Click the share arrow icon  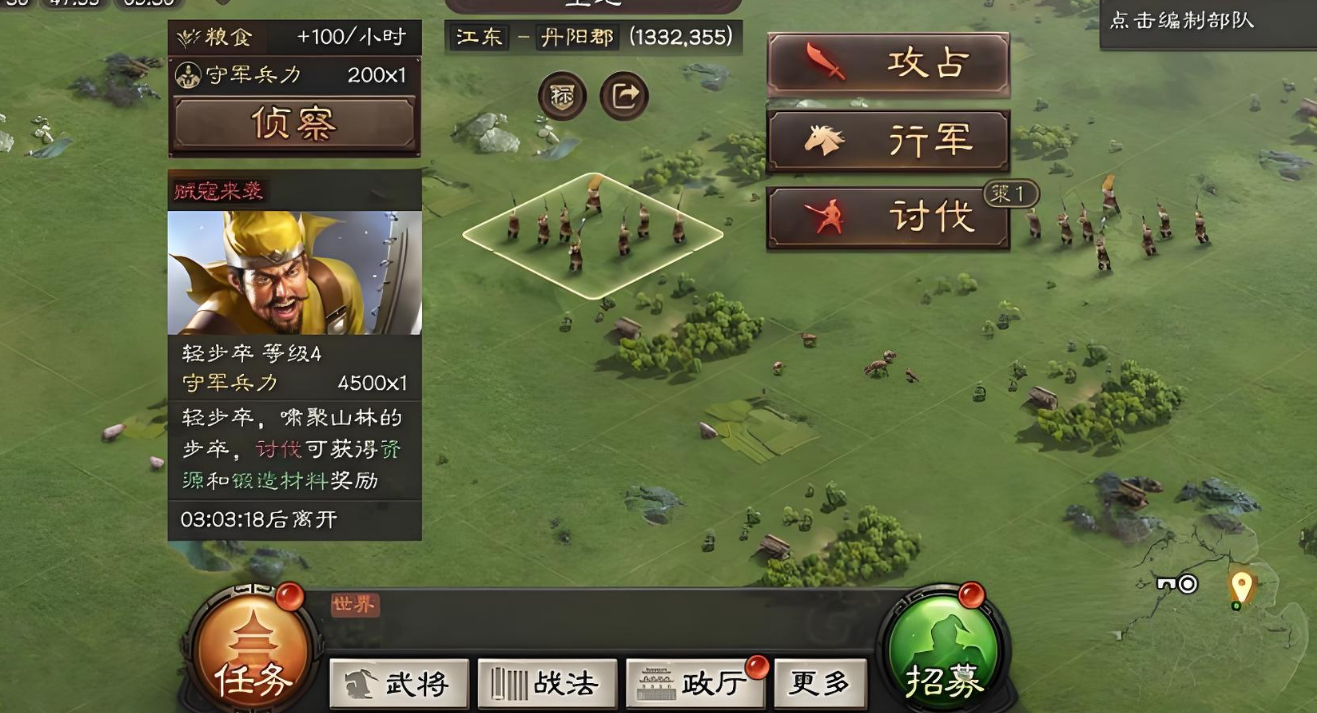click(x=624, y=96)
